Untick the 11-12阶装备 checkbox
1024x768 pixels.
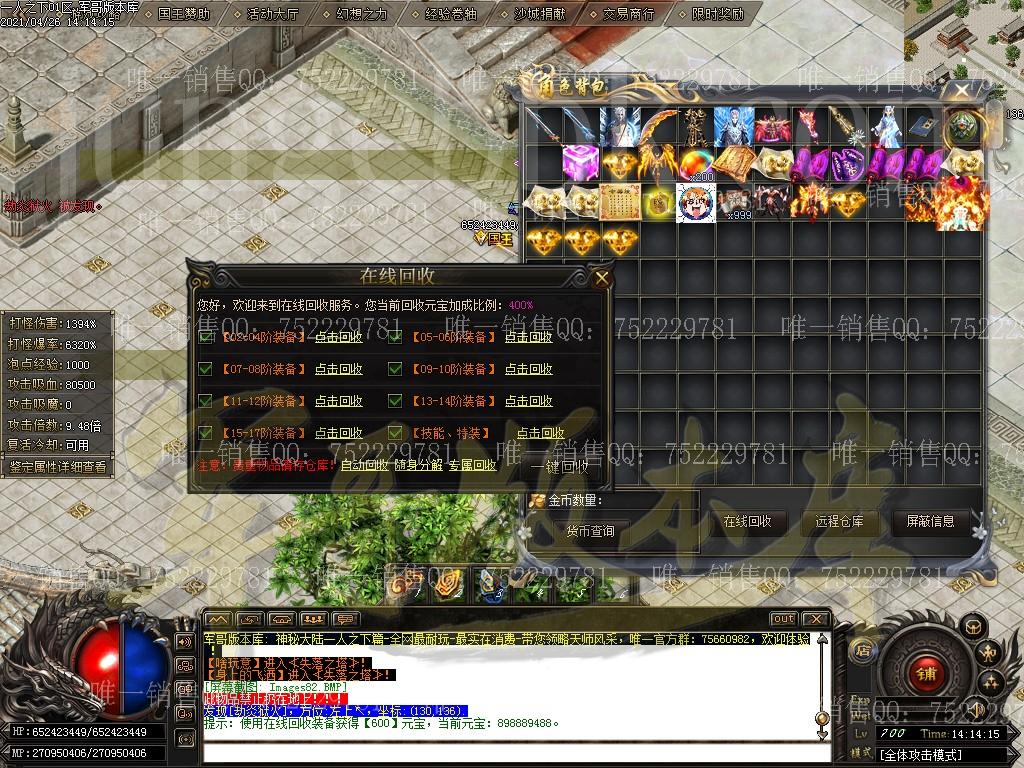click(x=205, y=401)
